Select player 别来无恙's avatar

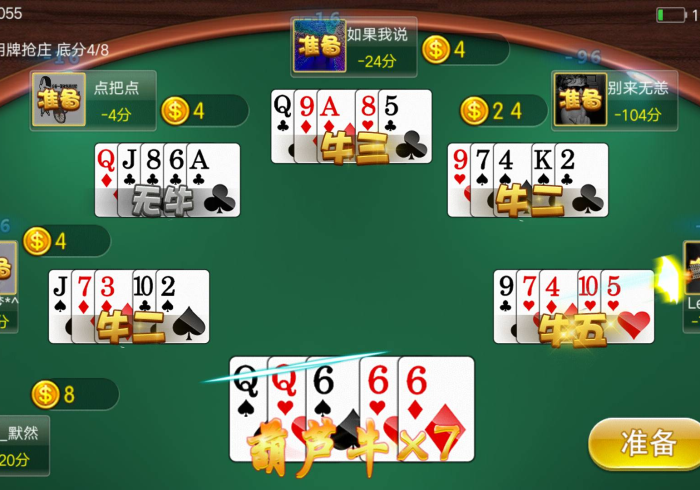(580, 99)
